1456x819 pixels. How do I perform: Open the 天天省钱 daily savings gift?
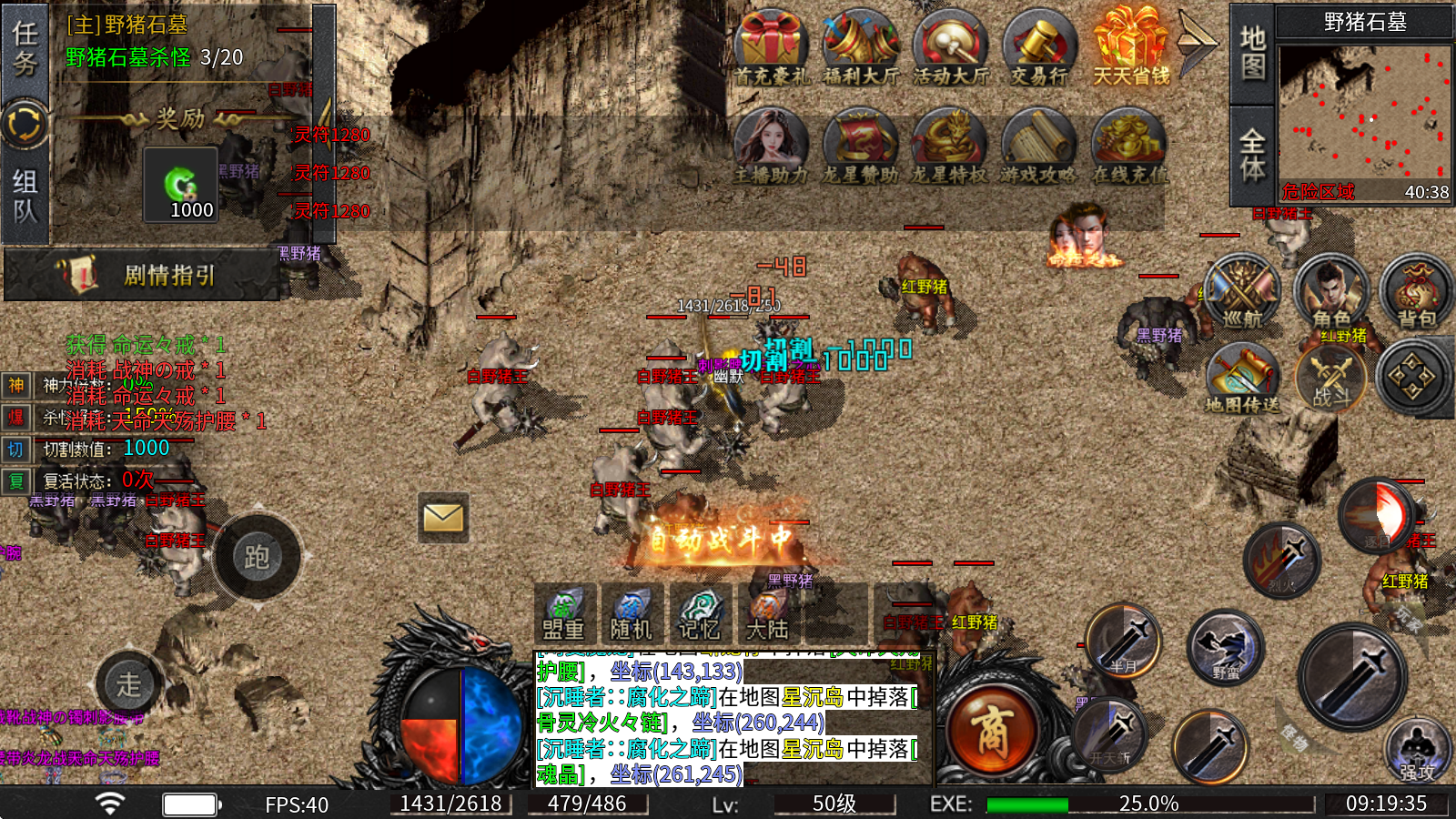tap(1130, 48)
